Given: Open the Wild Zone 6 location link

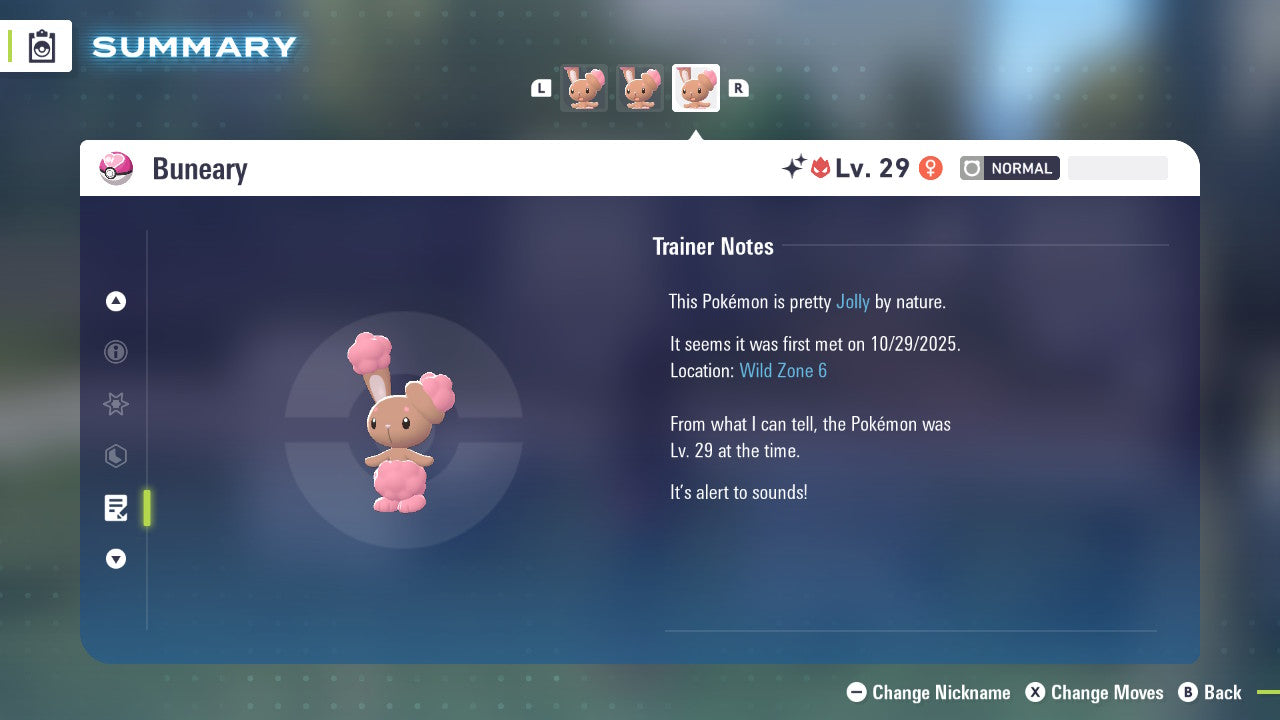Looking at the screenshot, I should [x=783, y=370].
